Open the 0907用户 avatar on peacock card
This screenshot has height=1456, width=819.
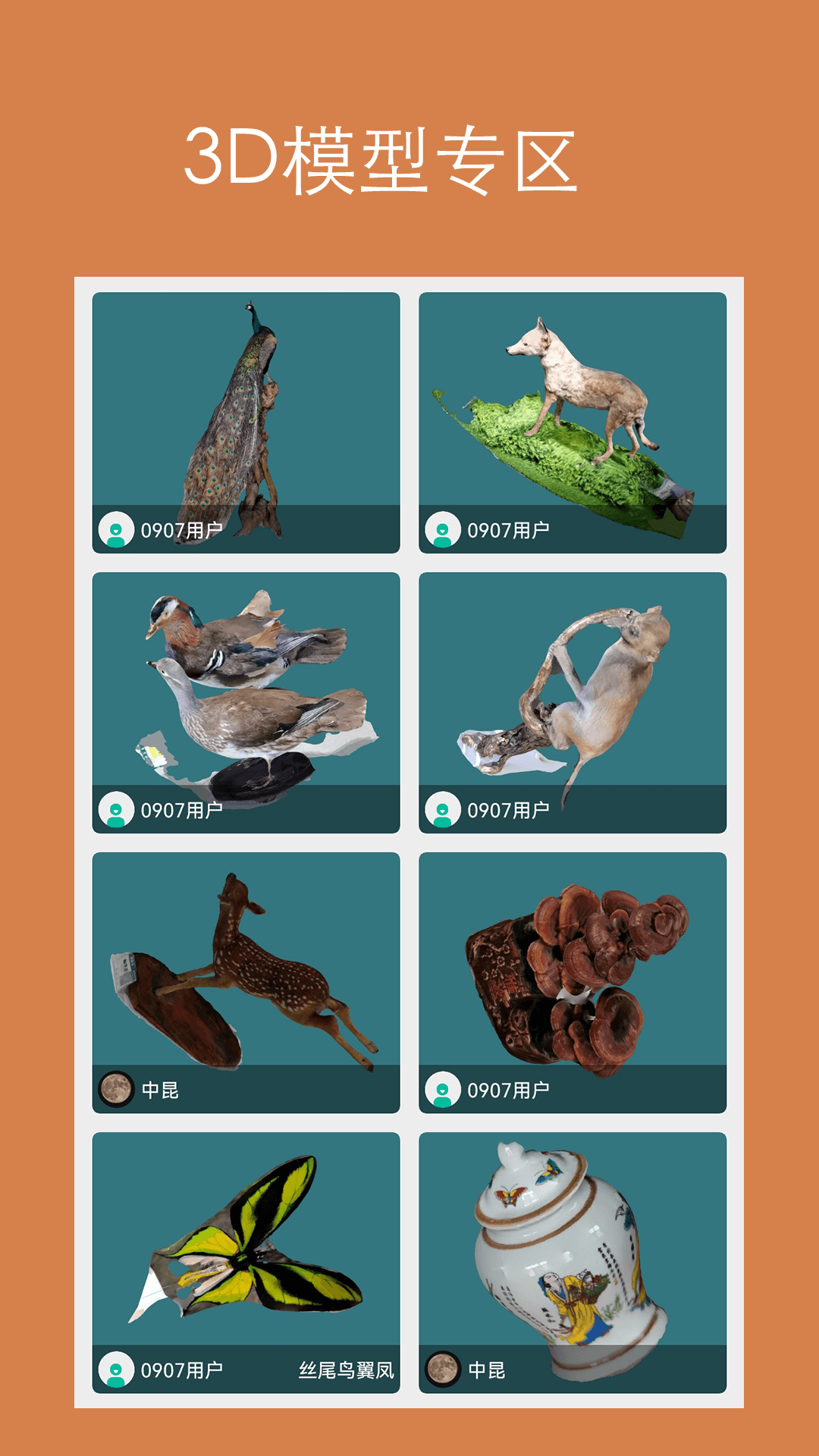tap(116, 530)
